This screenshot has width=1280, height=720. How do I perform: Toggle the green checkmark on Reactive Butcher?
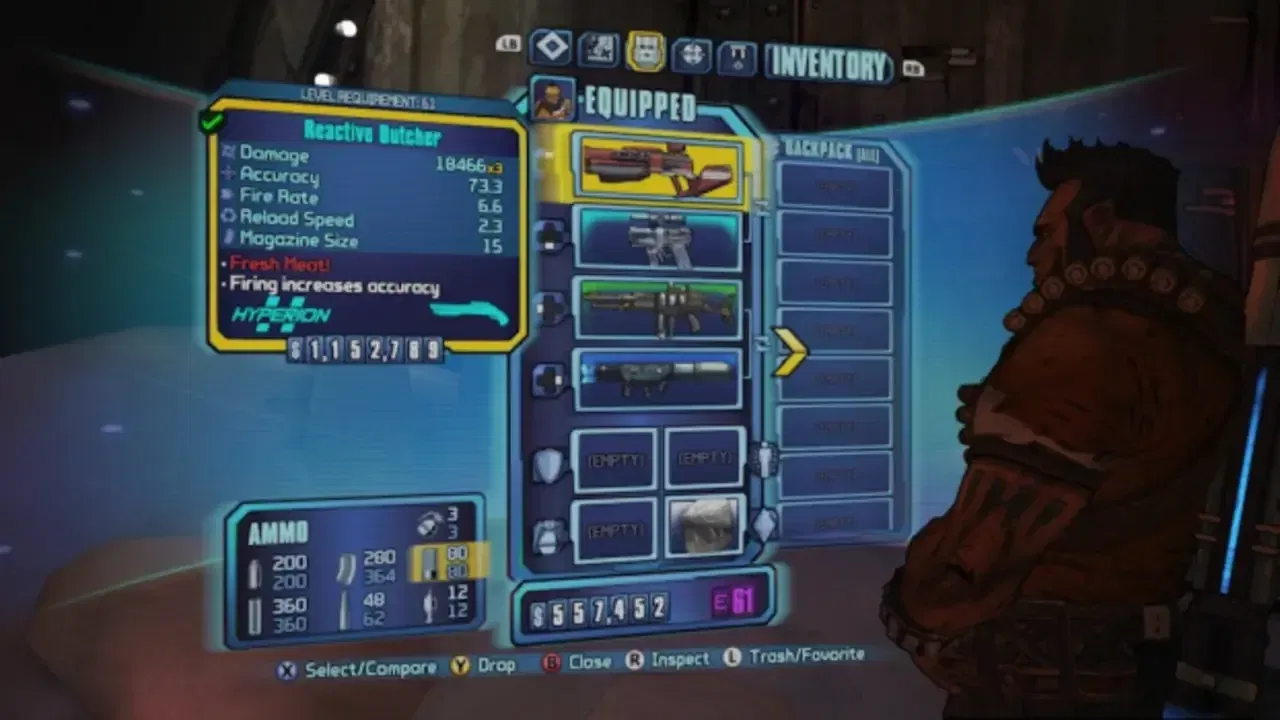coord(210,122)
